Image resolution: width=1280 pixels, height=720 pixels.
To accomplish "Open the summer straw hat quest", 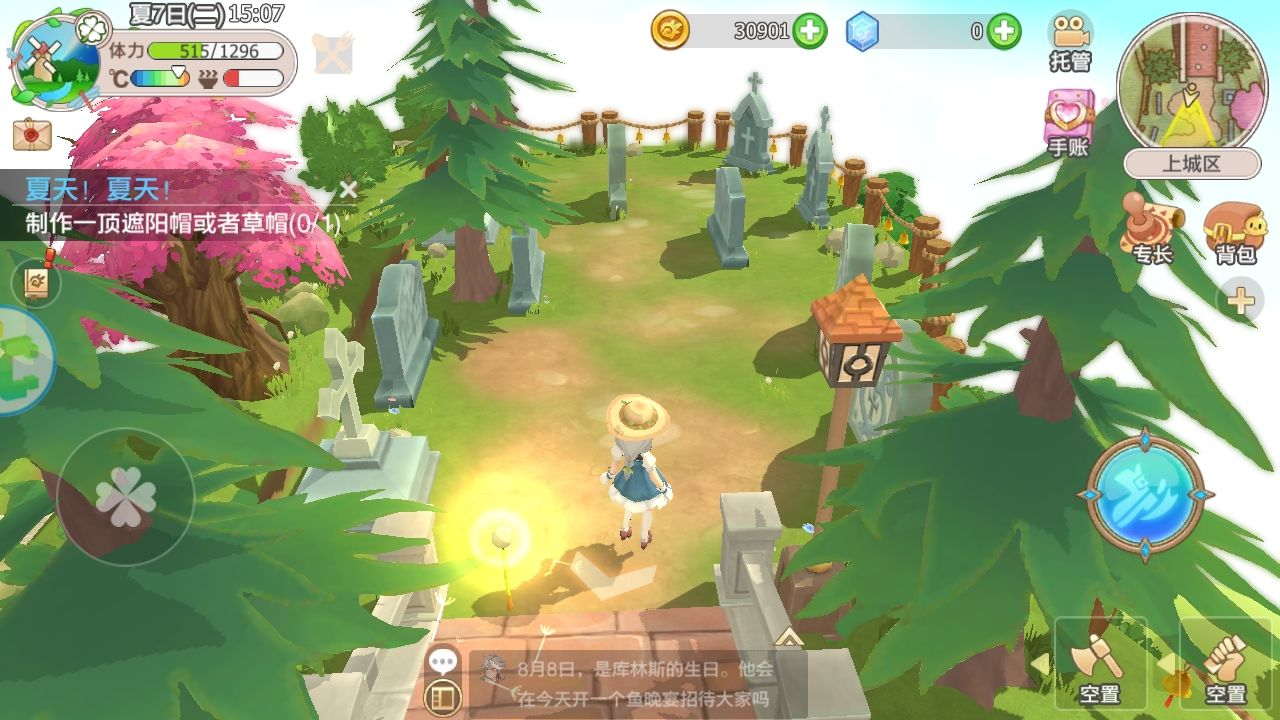I will click(180, 224).
